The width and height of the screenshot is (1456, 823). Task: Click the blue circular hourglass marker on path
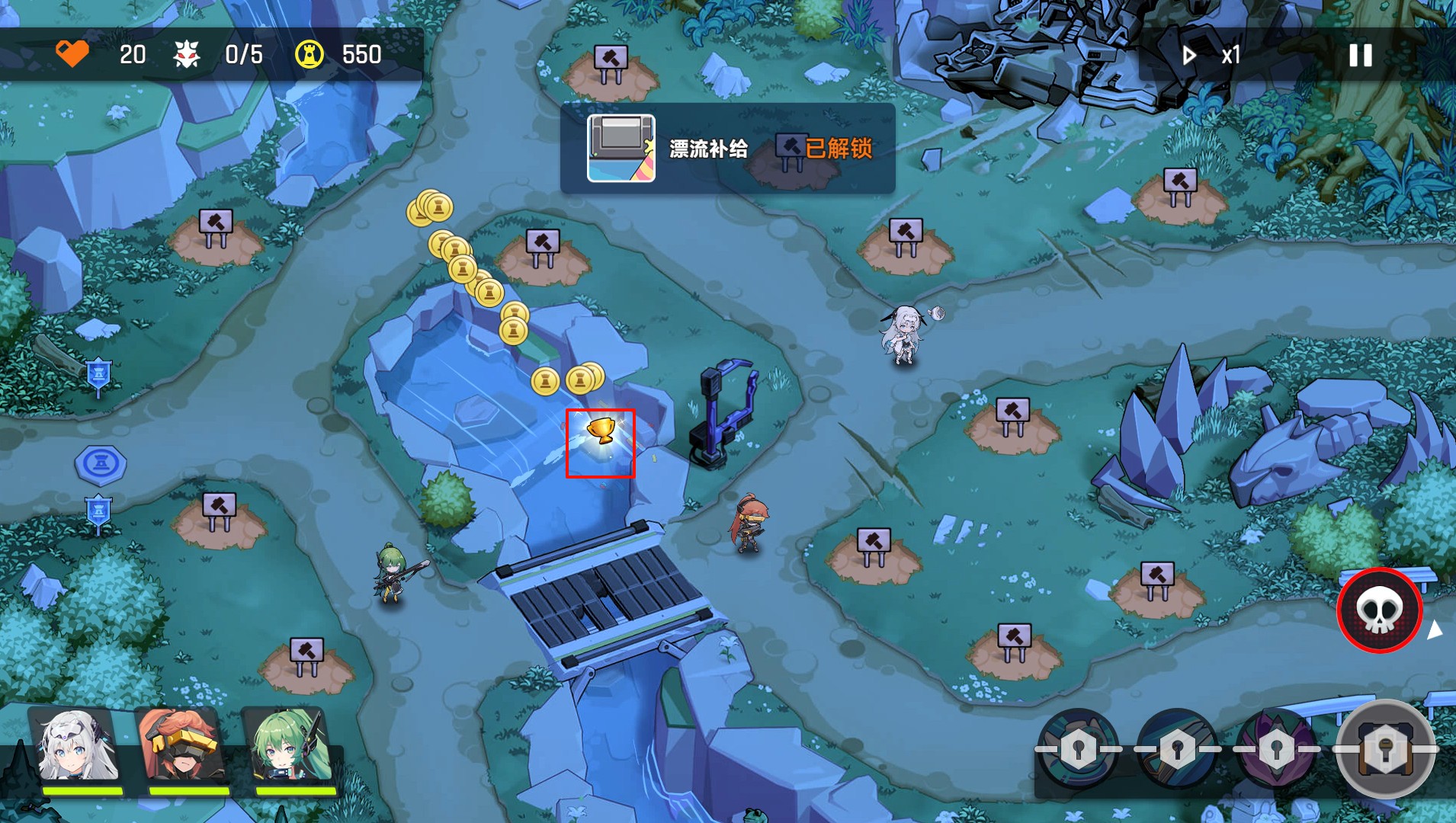coord(101,462)
